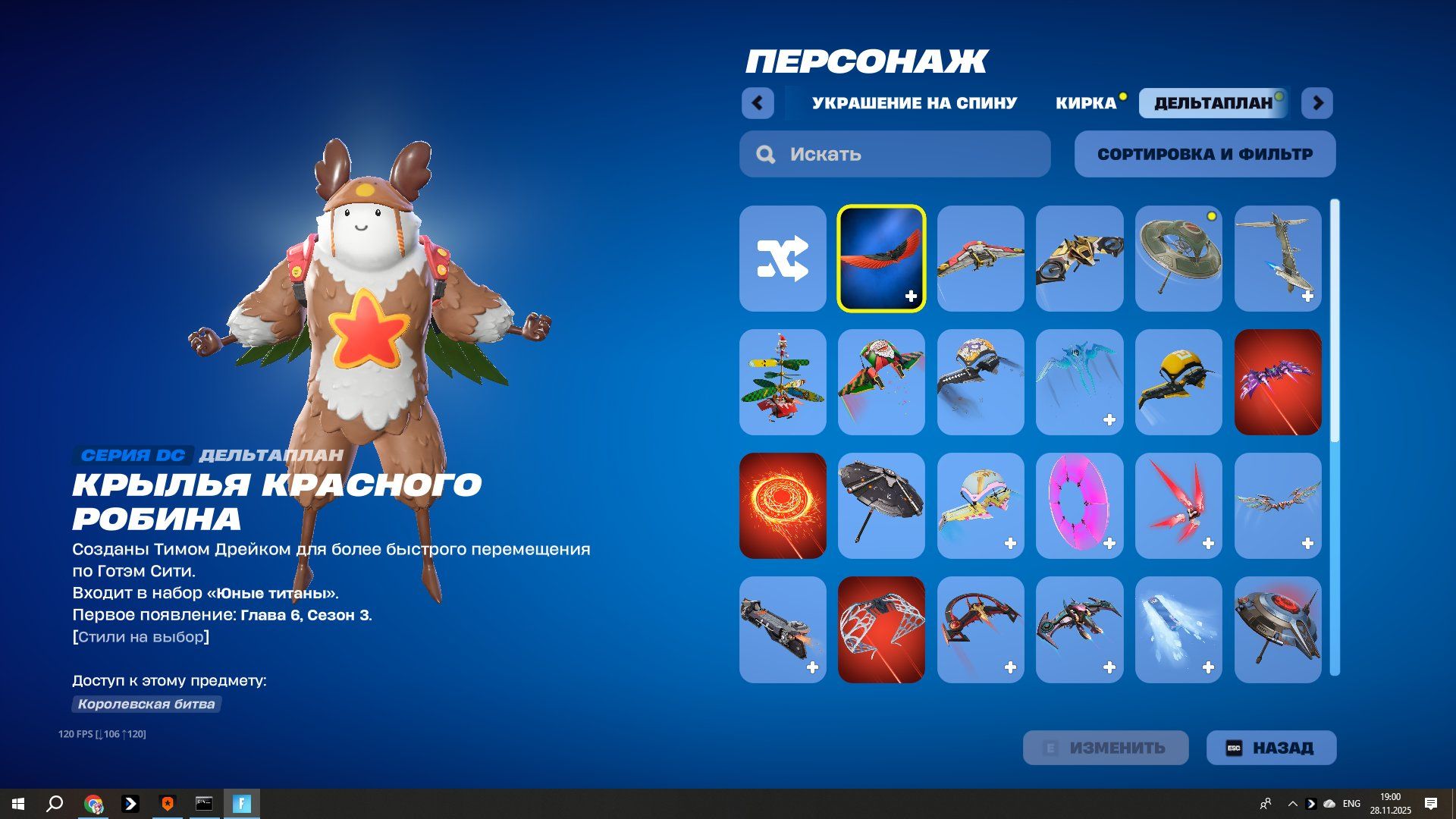The height and width of the screenshot is (819, 1456).
Task: Select the Дельтаплан tab
Action: [1213, 103]
